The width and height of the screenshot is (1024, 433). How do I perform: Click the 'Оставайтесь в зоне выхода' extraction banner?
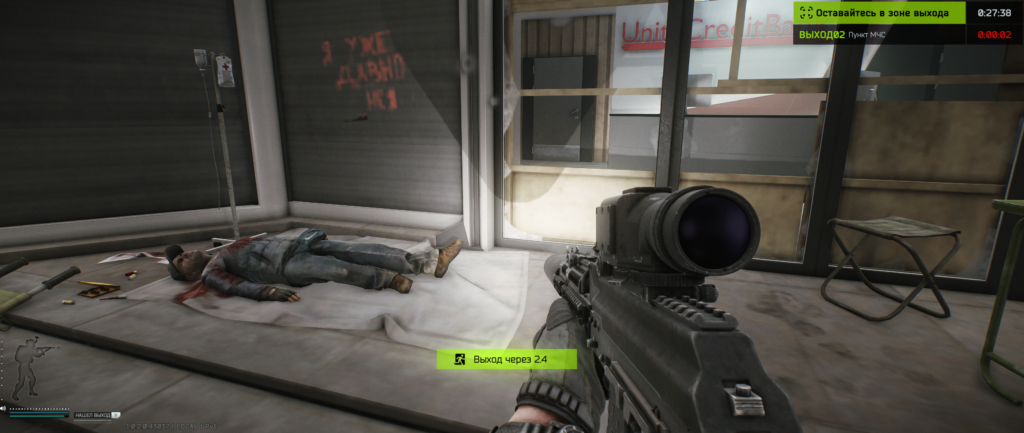tap(879, 12)
